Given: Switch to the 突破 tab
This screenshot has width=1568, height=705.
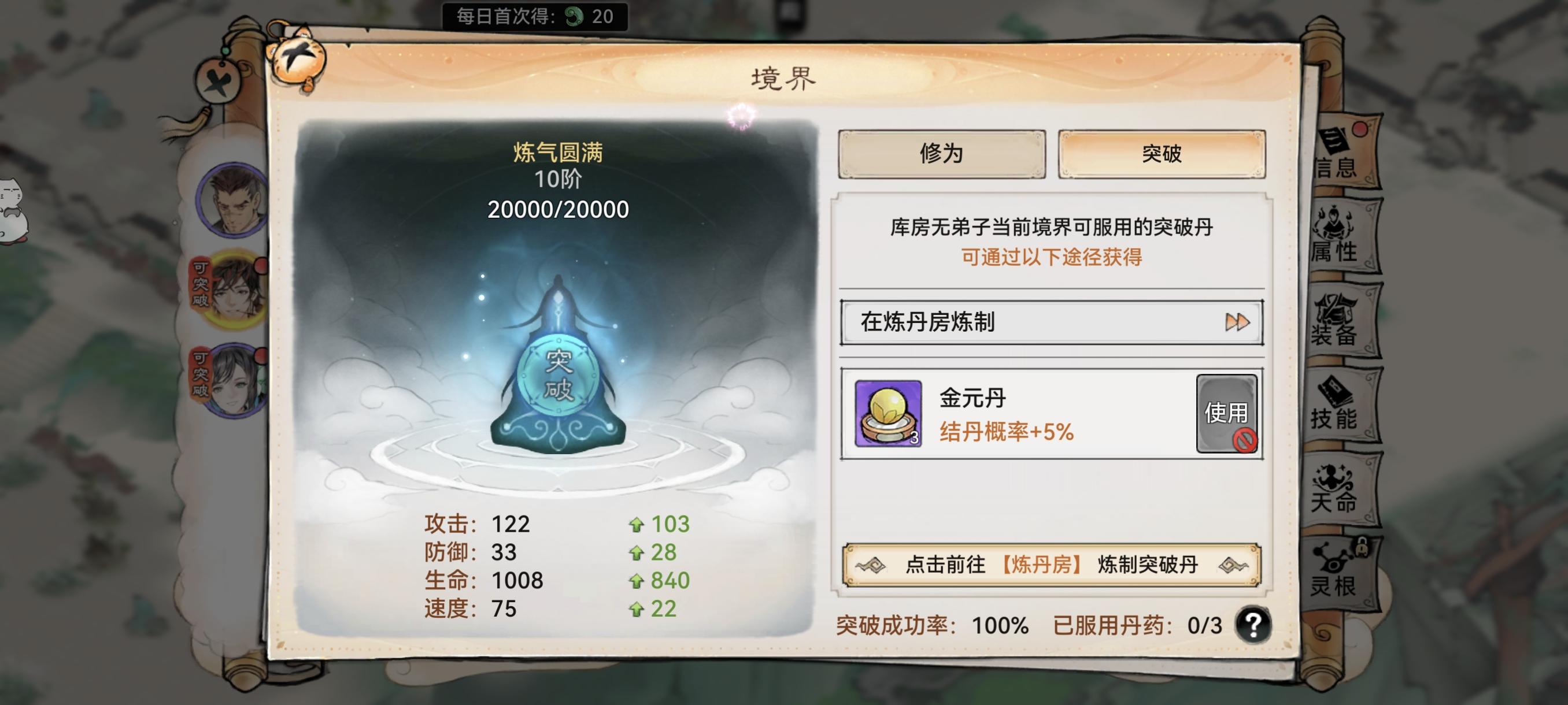Looking at the screenshot, I should (1163, 155).
